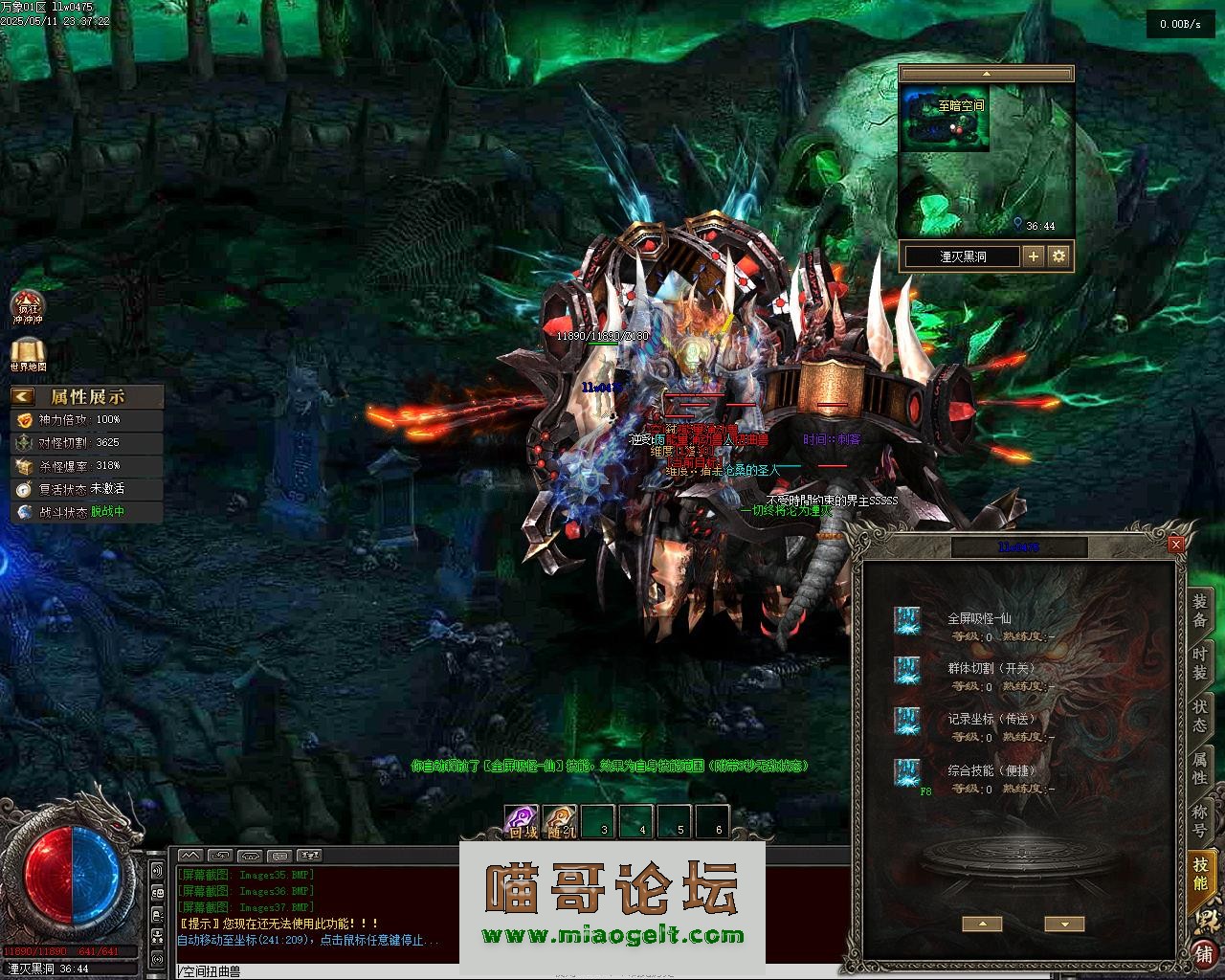Select the 全屏吸怪-仙 skill icon
The width and height of the screenshot is (1225, 980).
click(906, 620)
